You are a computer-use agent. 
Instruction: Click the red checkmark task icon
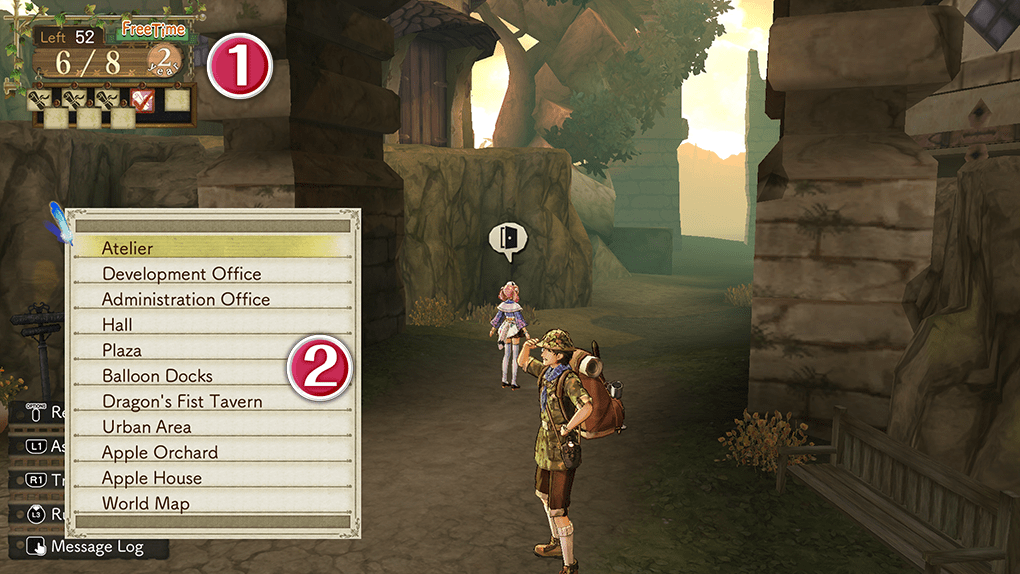[x=143, y=99]
